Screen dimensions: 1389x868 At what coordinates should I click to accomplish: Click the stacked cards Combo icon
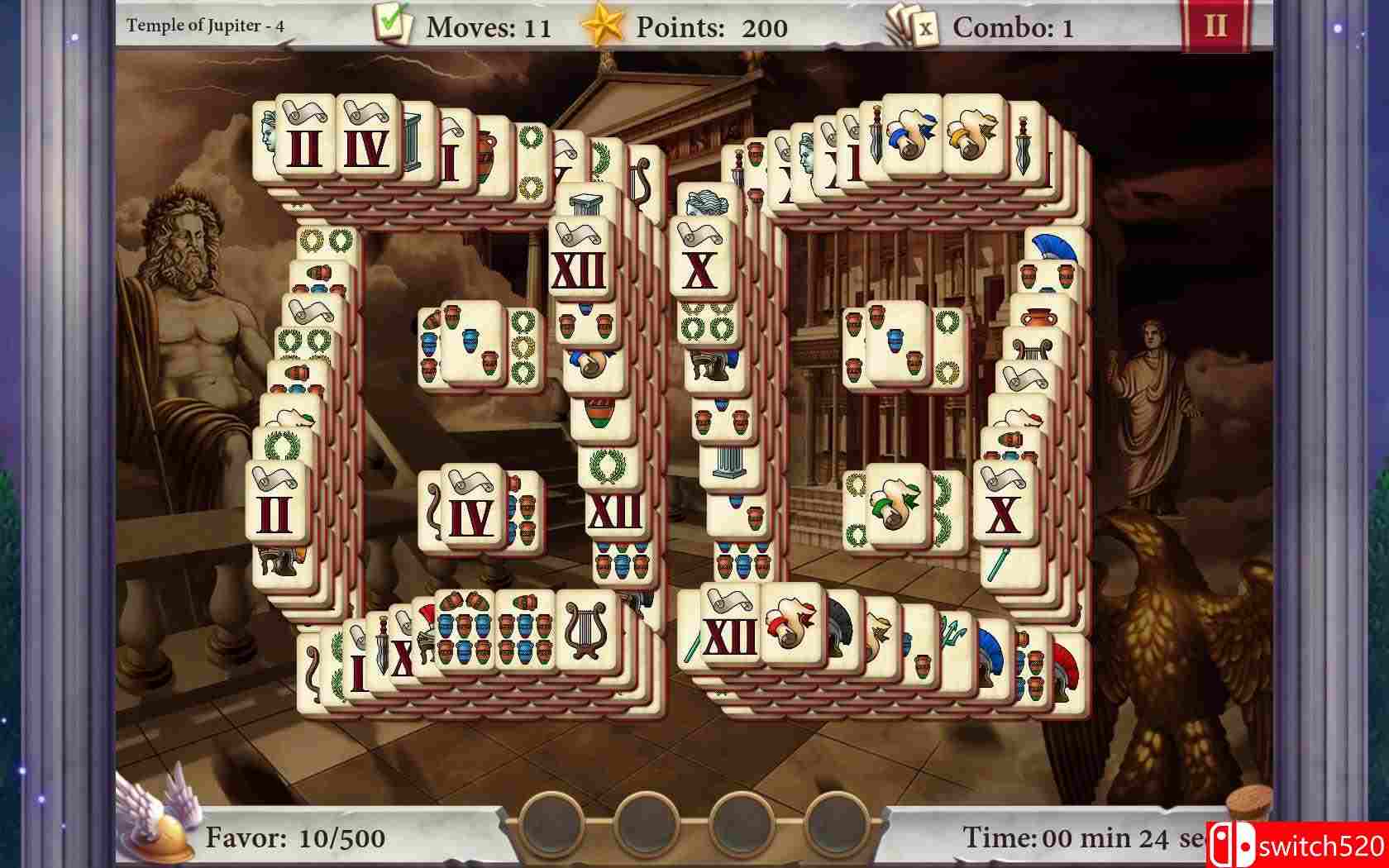click(909, 25)
